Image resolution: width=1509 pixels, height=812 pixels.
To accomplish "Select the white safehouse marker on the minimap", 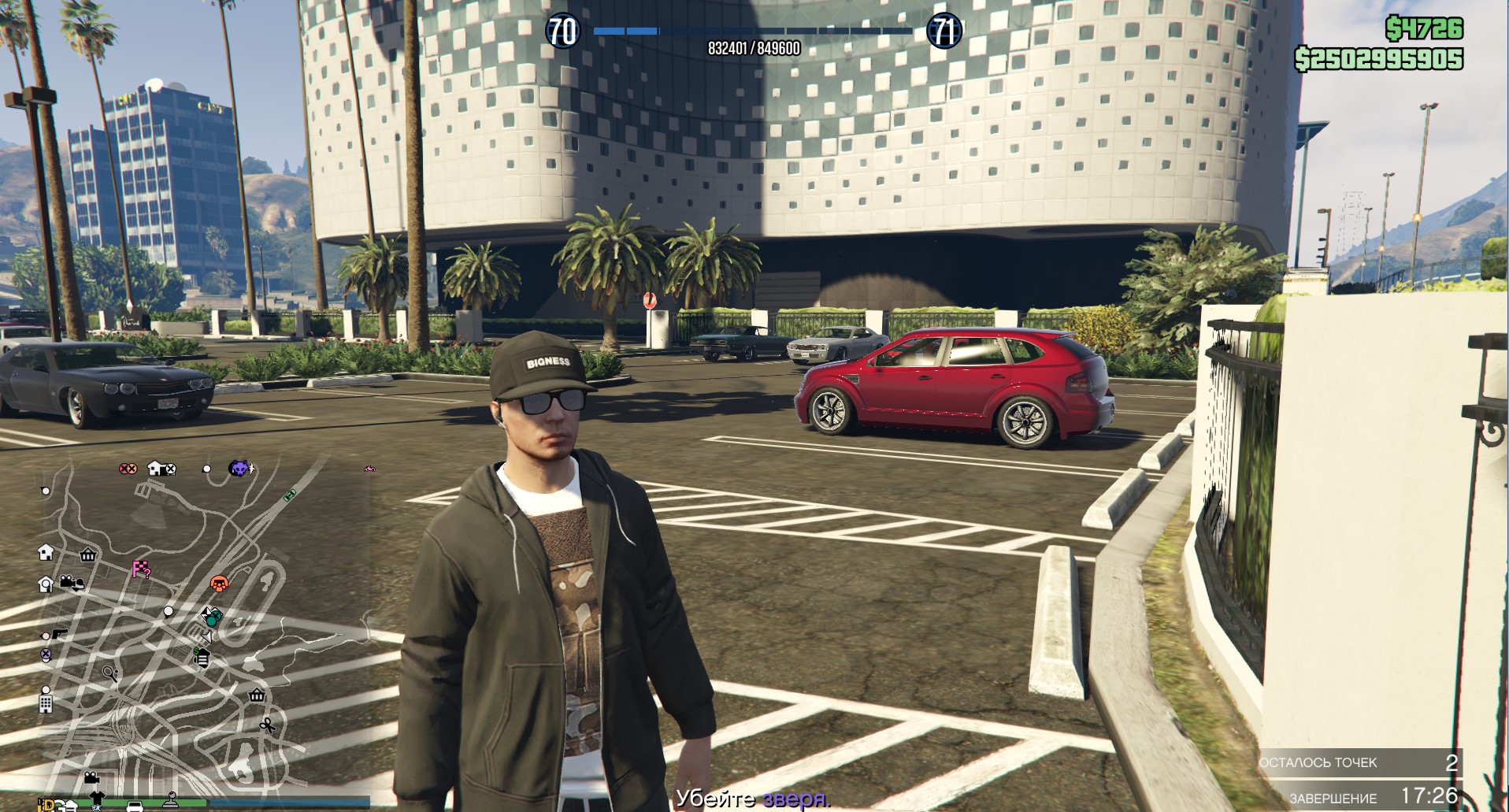I will [46, 552].
